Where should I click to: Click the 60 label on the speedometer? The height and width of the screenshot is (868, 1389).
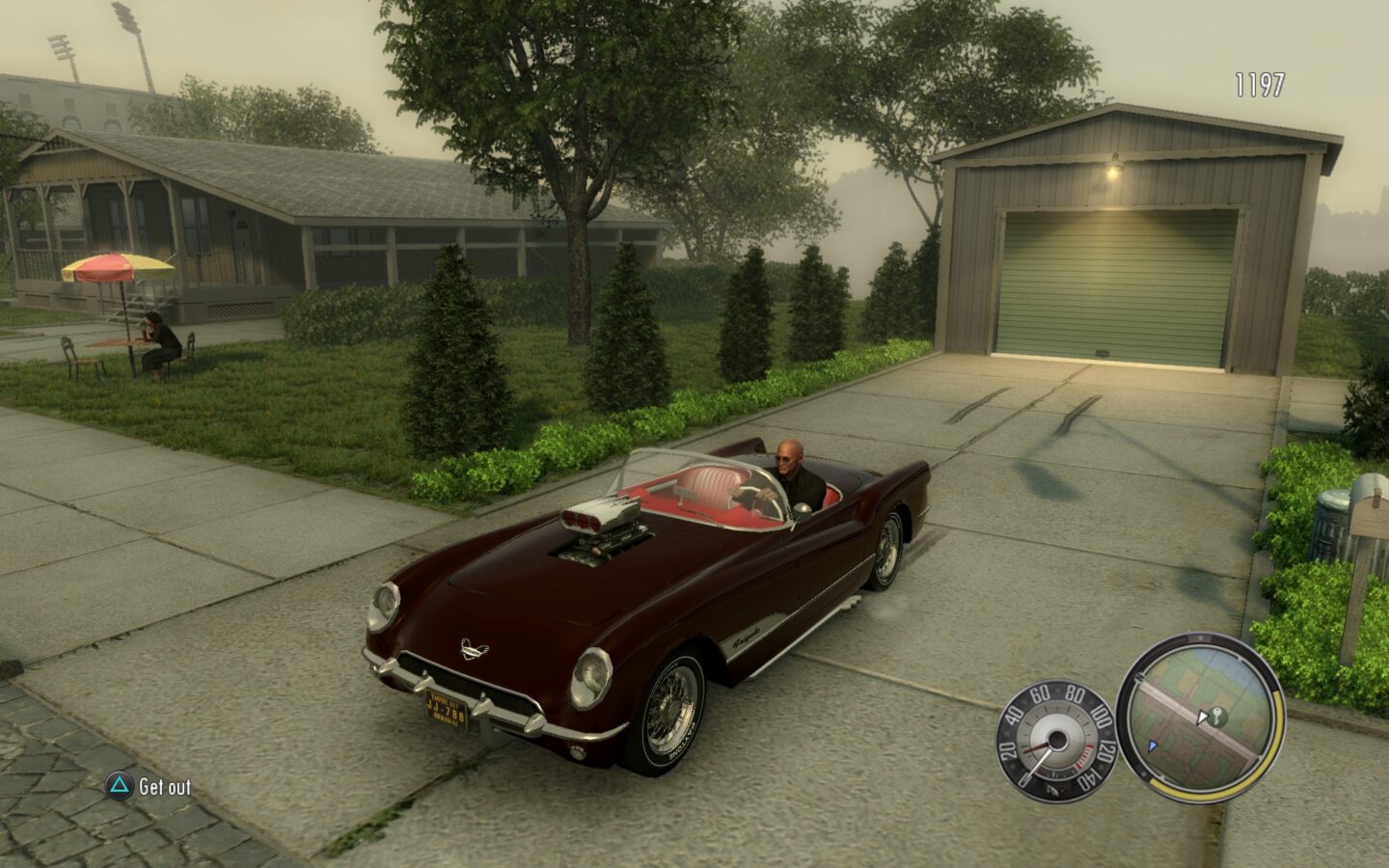tap(1040, 695)
